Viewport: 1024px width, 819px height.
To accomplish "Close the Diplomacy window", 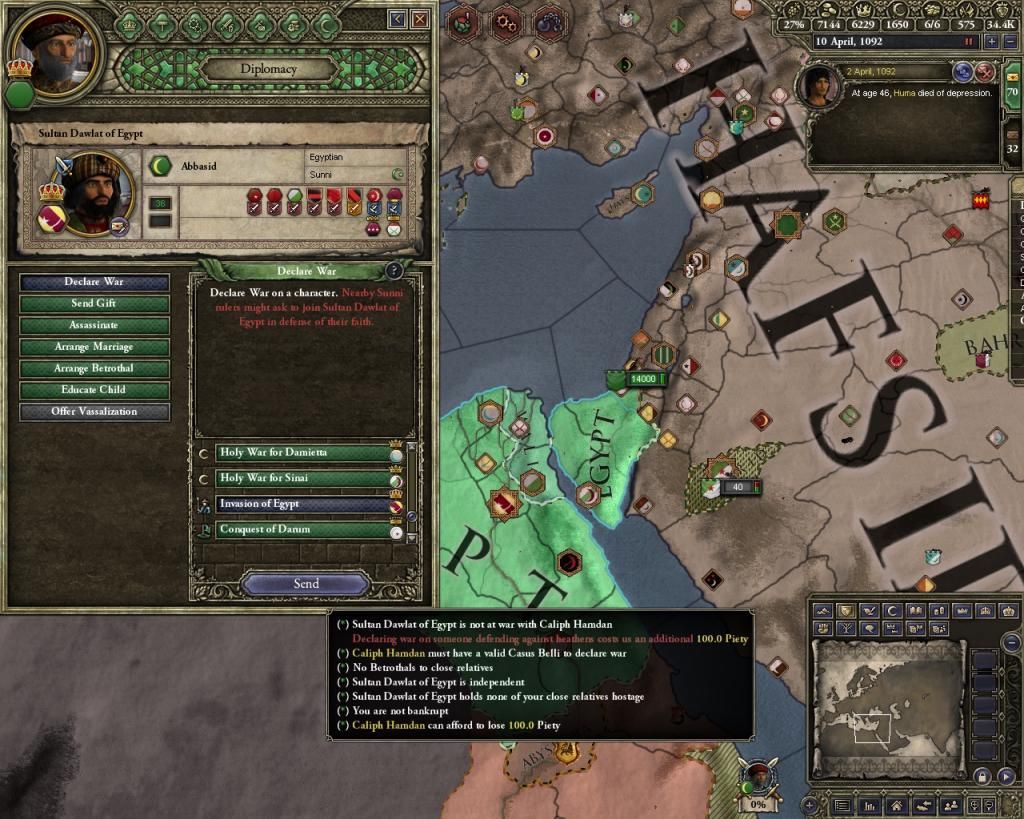I will click(x=420, y=19).
